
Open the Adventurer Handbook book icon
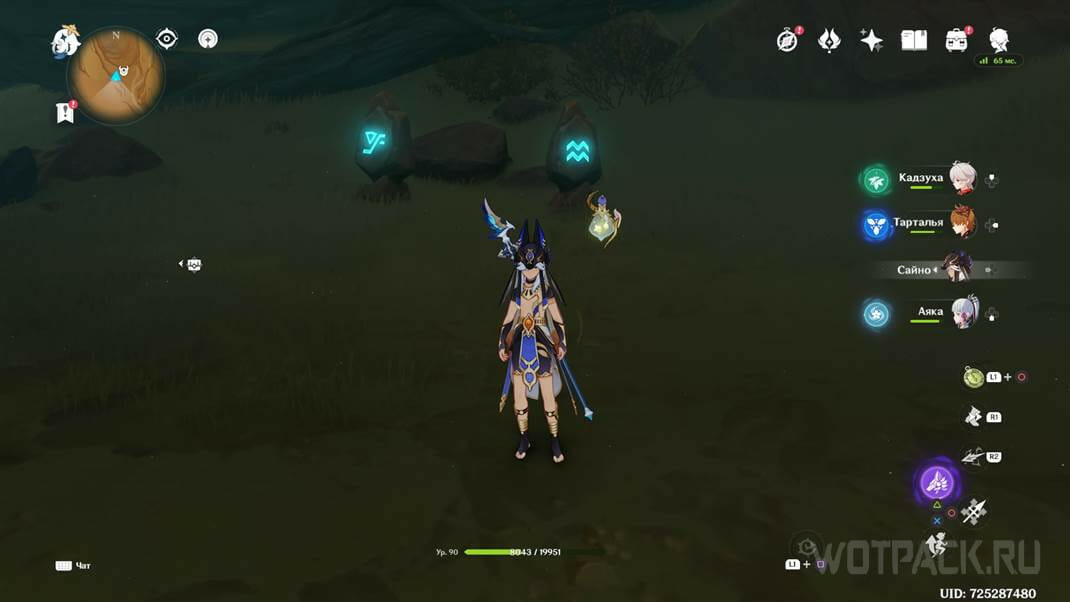(x=914, y=40)
